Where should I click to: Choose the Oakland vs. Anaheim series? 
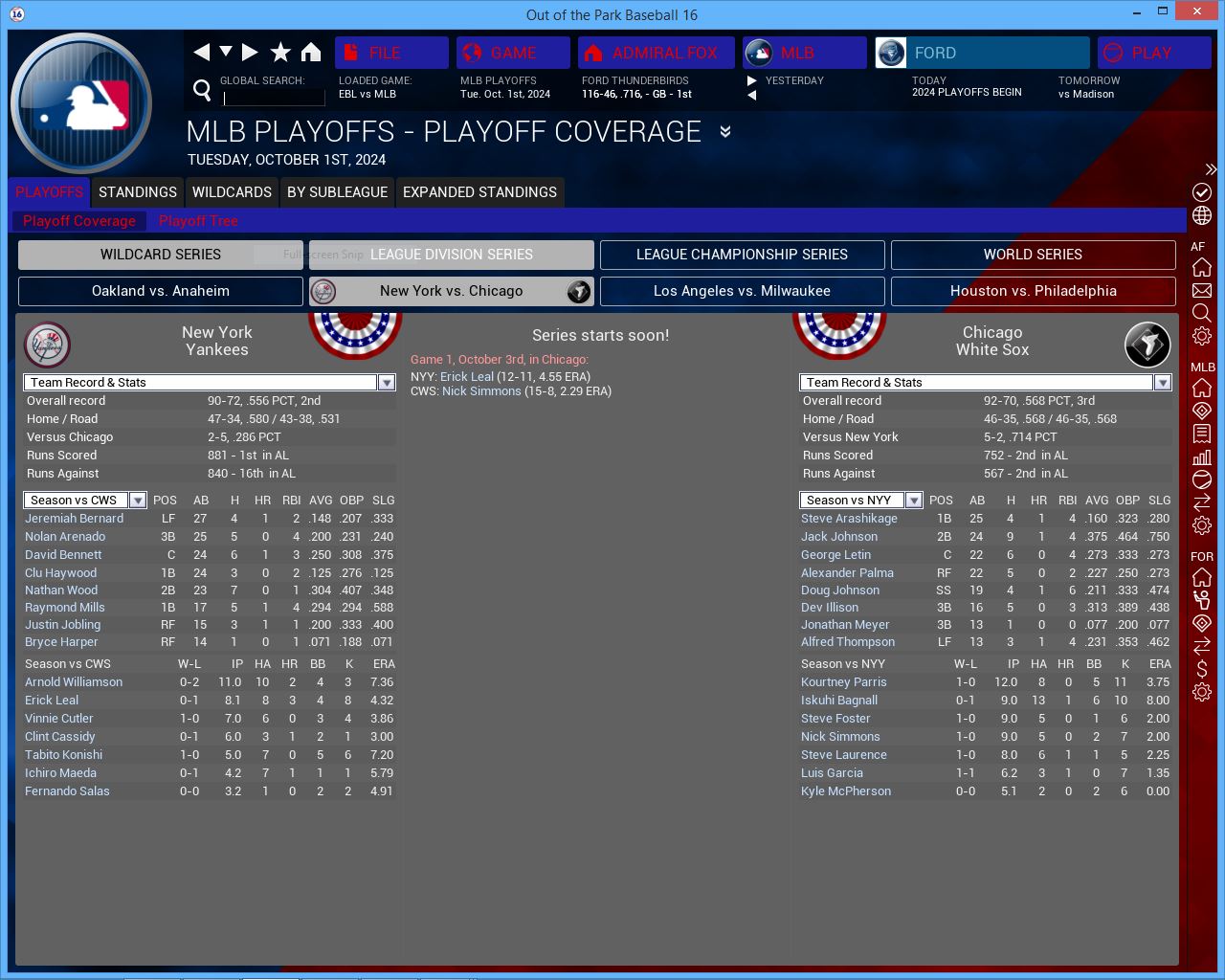161,291
